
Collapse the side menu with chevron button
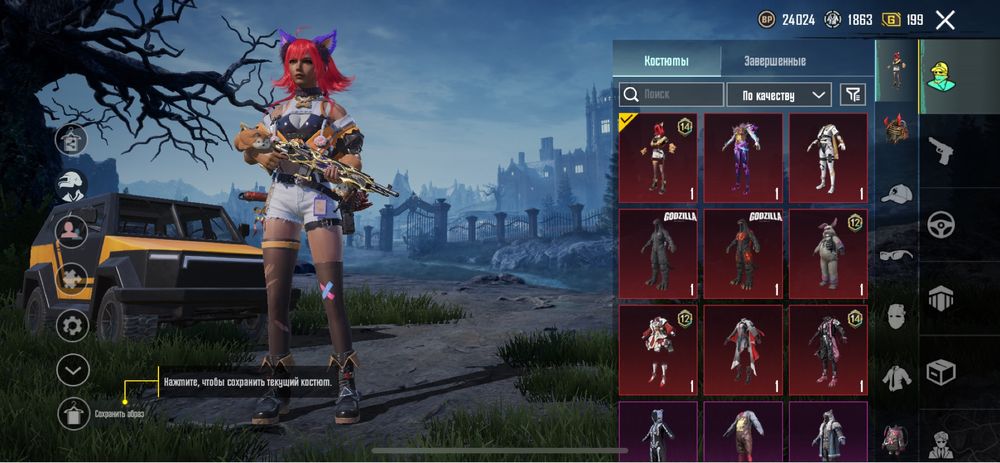(72, 370)
